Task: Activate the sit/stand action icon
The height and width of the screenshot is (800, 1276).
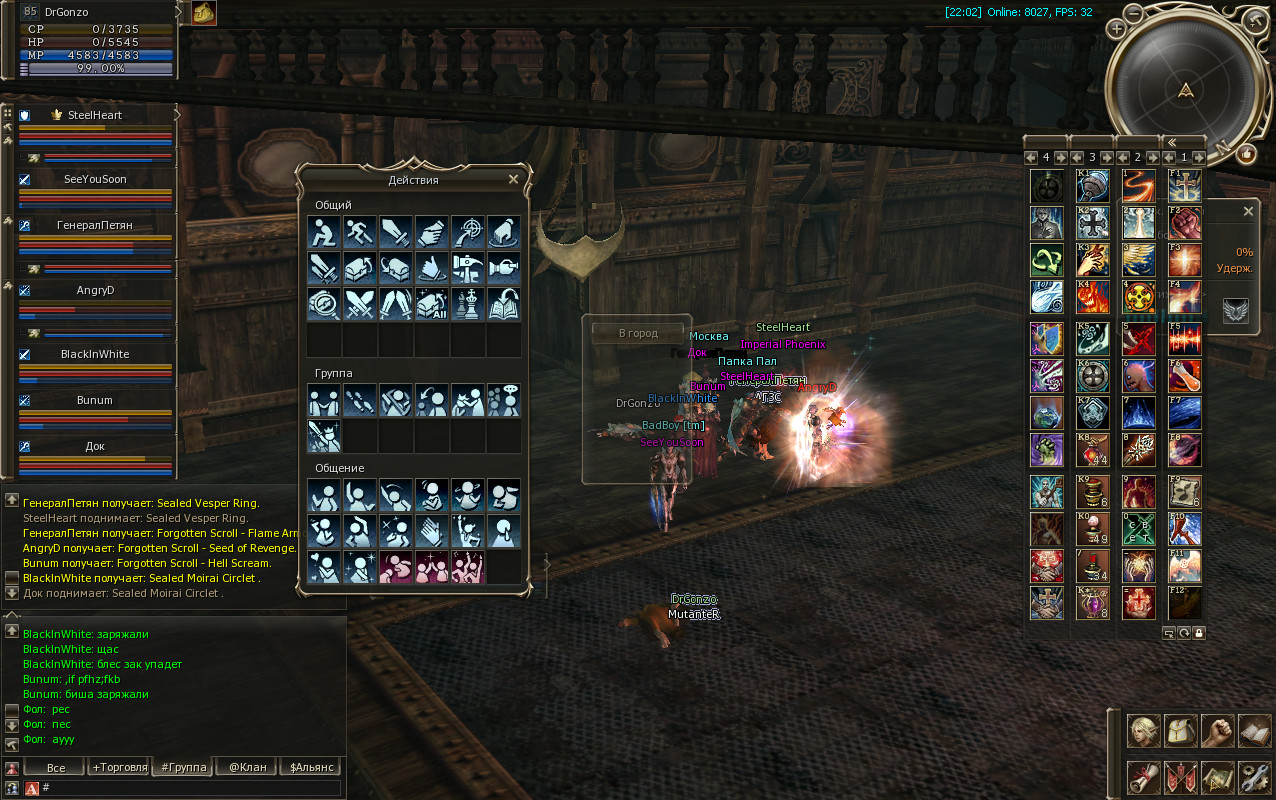Action: 324,232
